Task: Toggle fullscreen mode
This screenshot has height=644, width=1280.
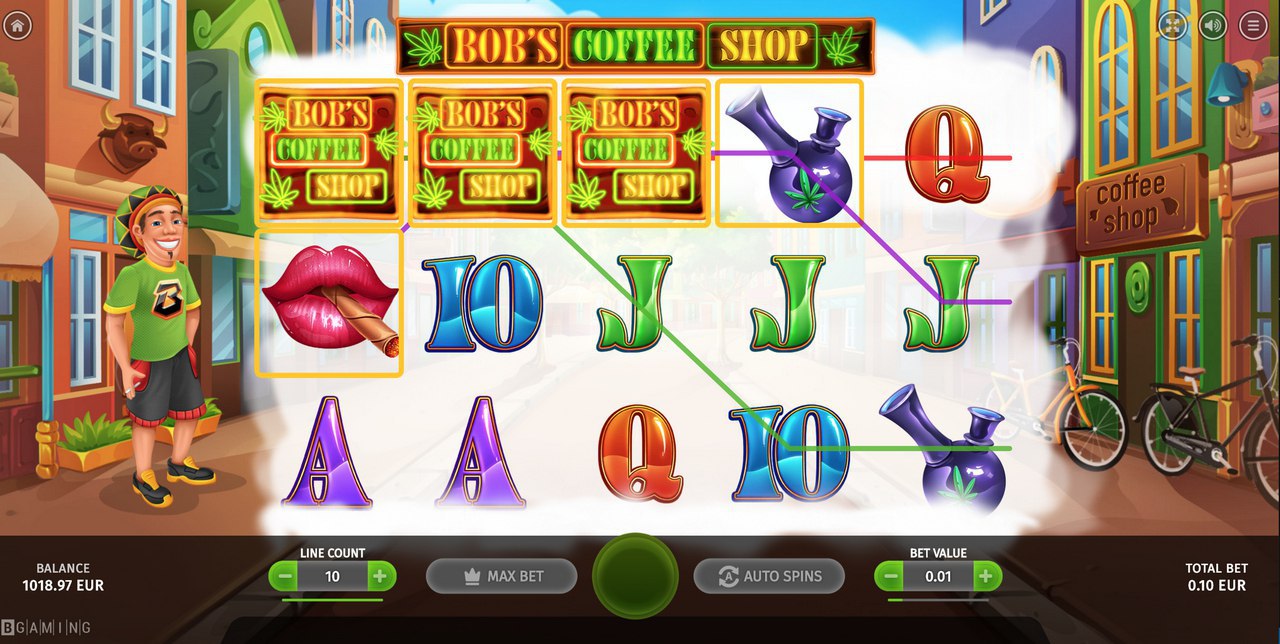Action: tap(1173, 26)
